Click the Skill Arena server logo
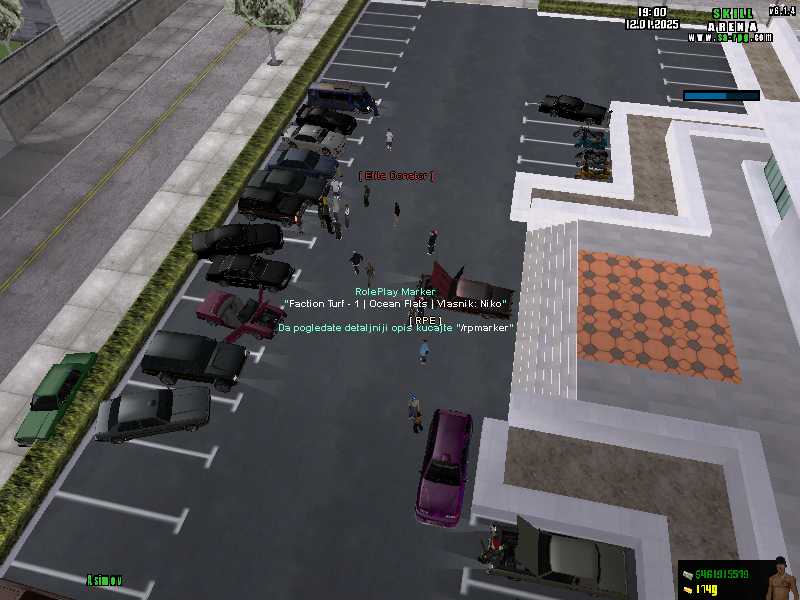The height and width of the screenshot is (600, 800). (x=730, y=25)
